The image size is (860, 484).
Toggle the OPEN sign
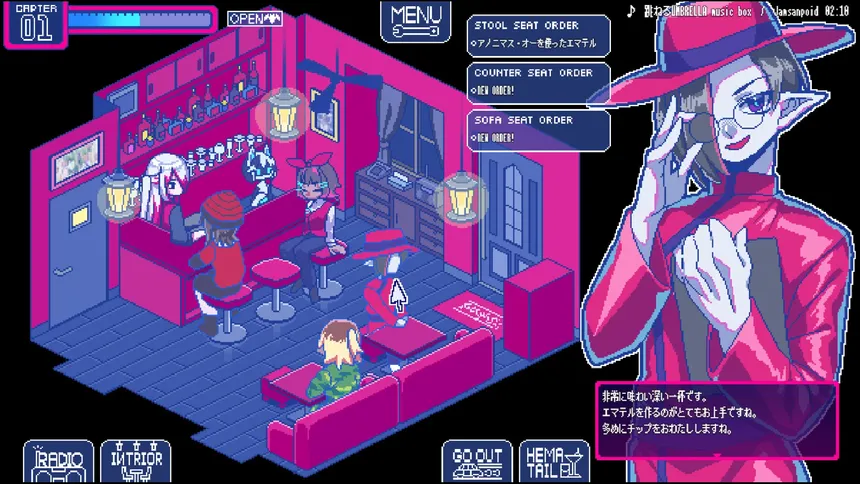(255, 18)
